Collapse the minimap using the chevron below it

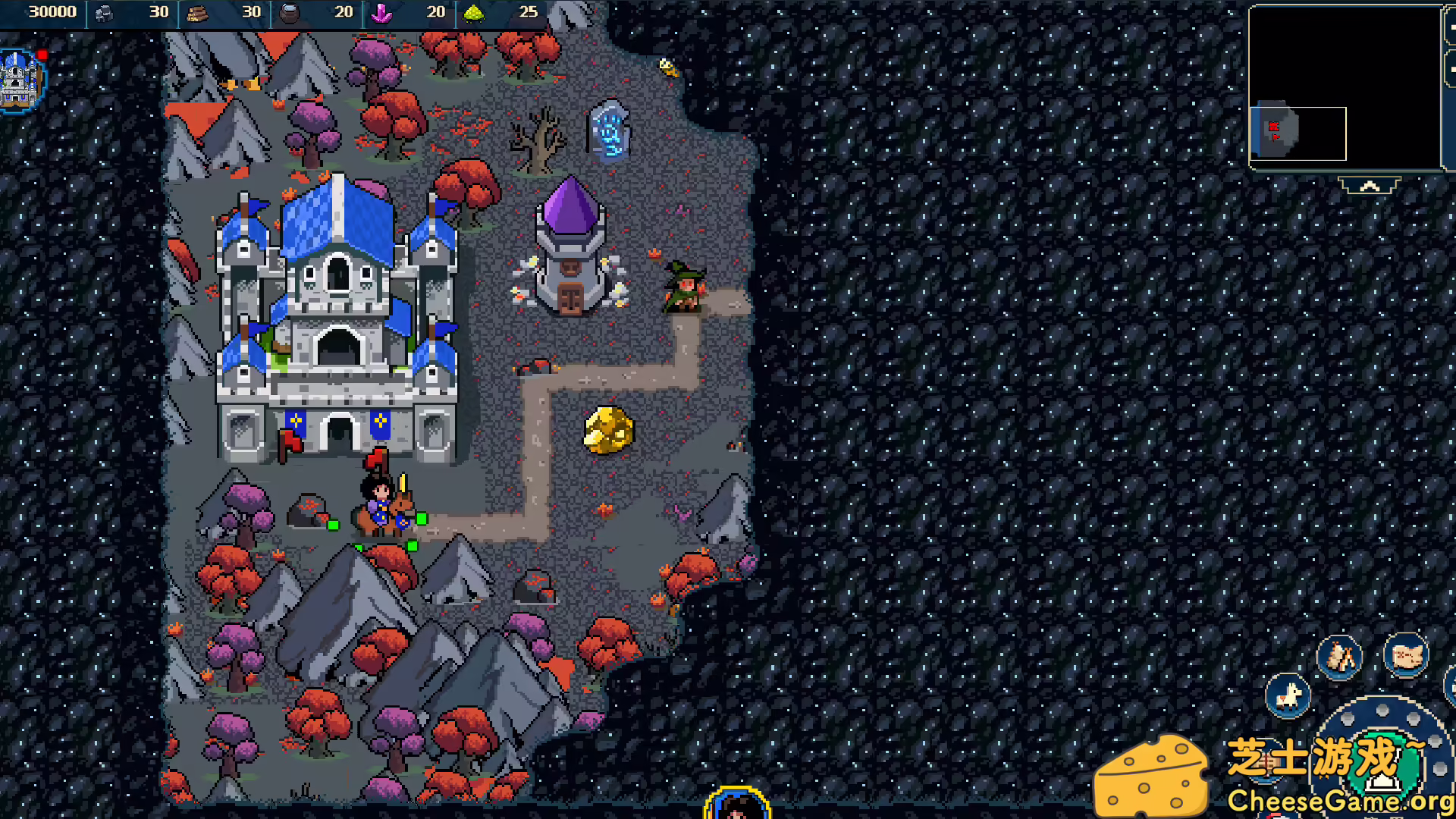pyautogui.click(x=1370, y=185)
